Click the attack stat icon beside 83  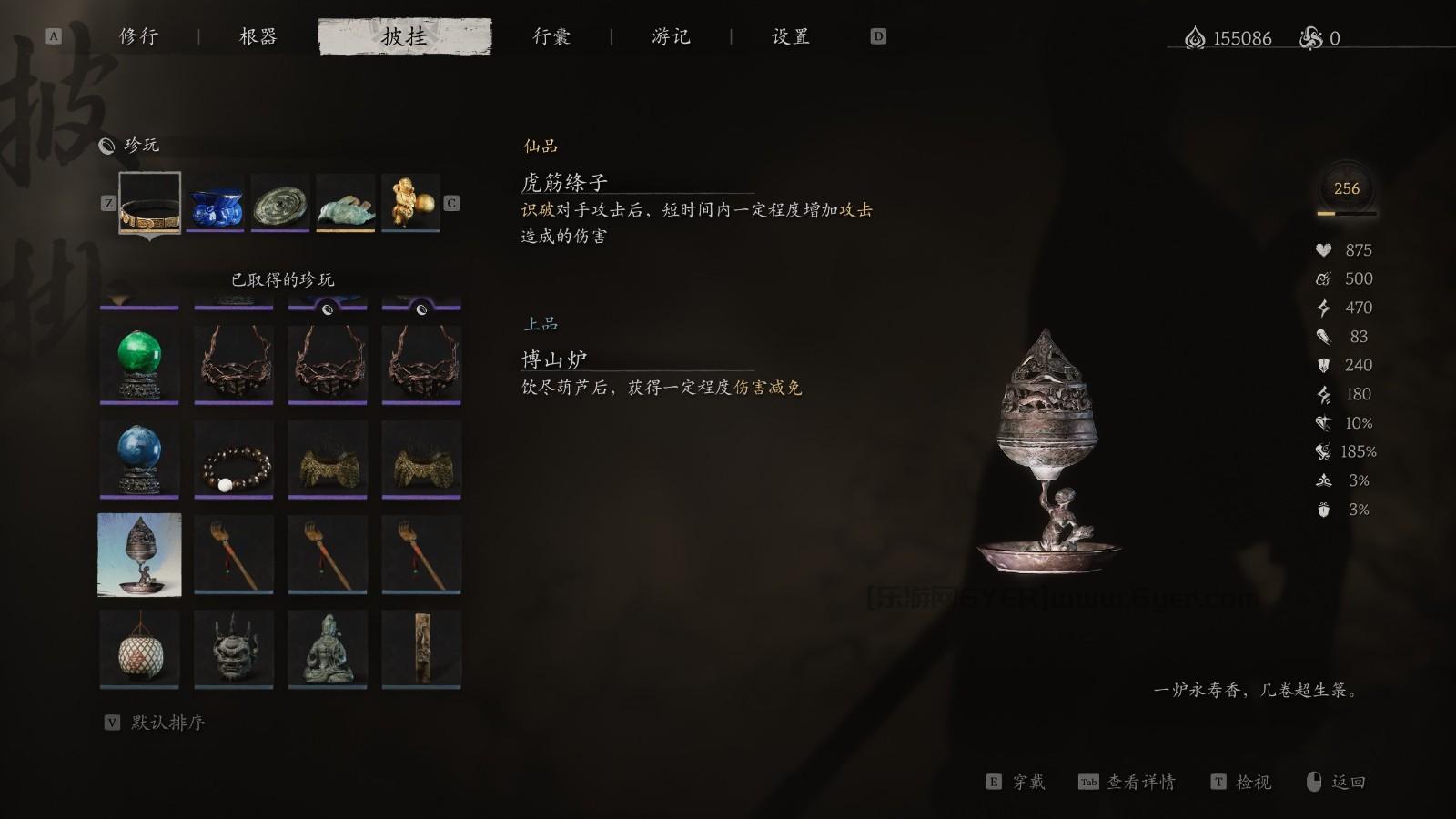[x=1324, y=337]
